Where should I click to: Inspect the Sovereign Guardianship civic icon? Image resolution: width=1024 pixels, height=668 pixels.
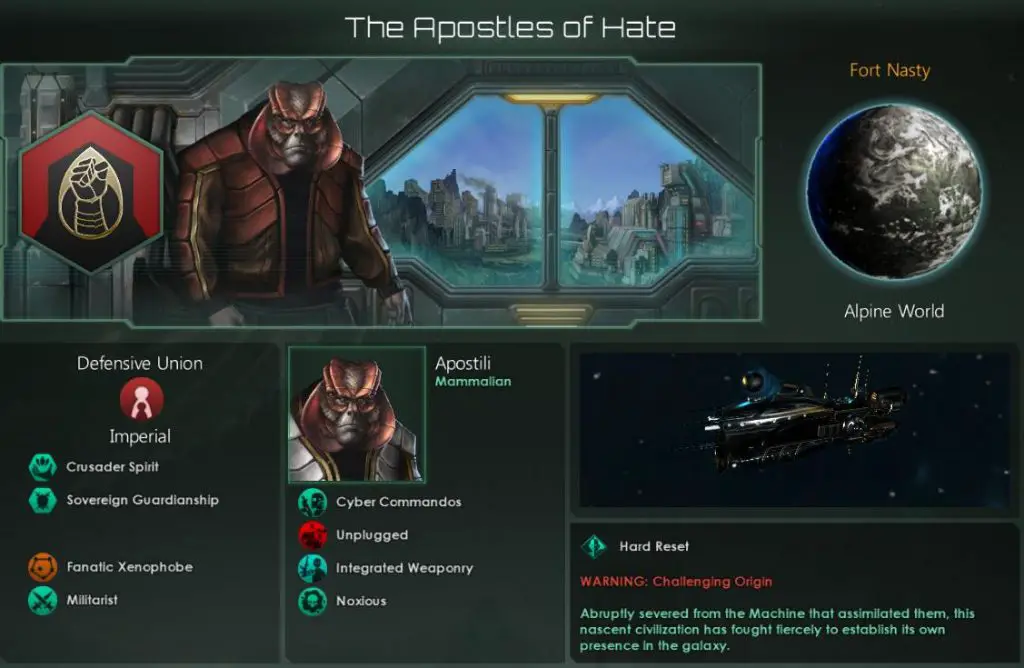pyautogui.click(x=42, y=500)
